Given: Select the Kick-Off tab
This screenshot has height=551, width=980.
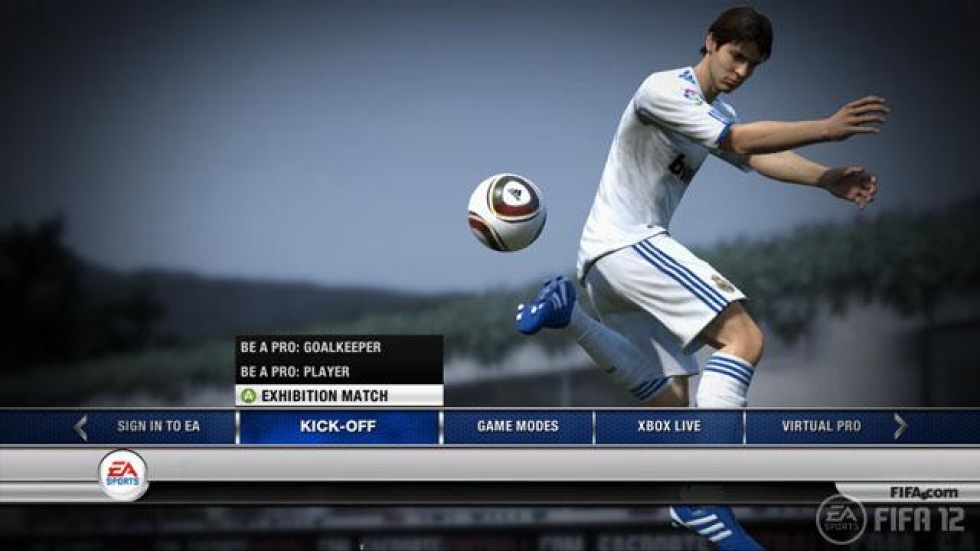Looking at the screenshot, I should click(x=338, y=427).
